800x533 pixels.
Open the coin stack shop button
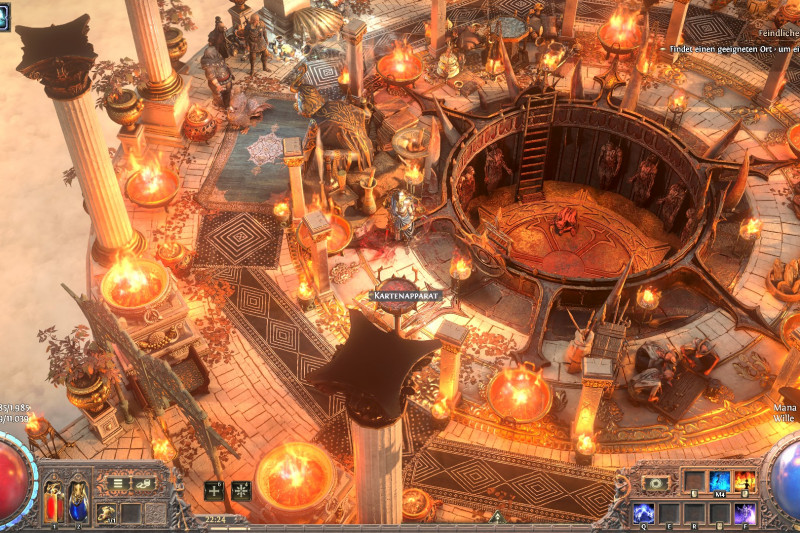pos(146,483)
